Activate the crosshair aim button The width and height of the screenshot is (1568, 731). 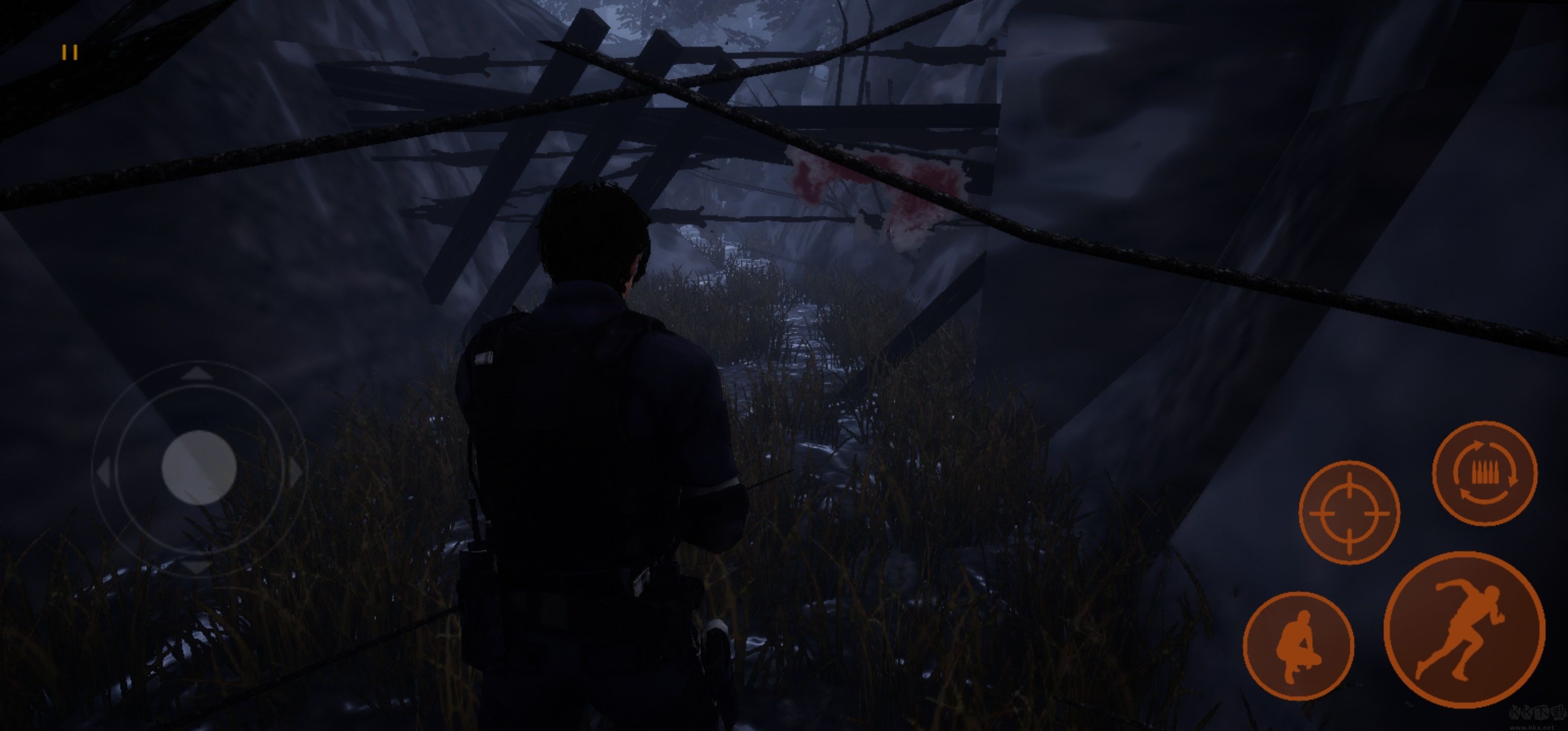[x=1349, y=513]
